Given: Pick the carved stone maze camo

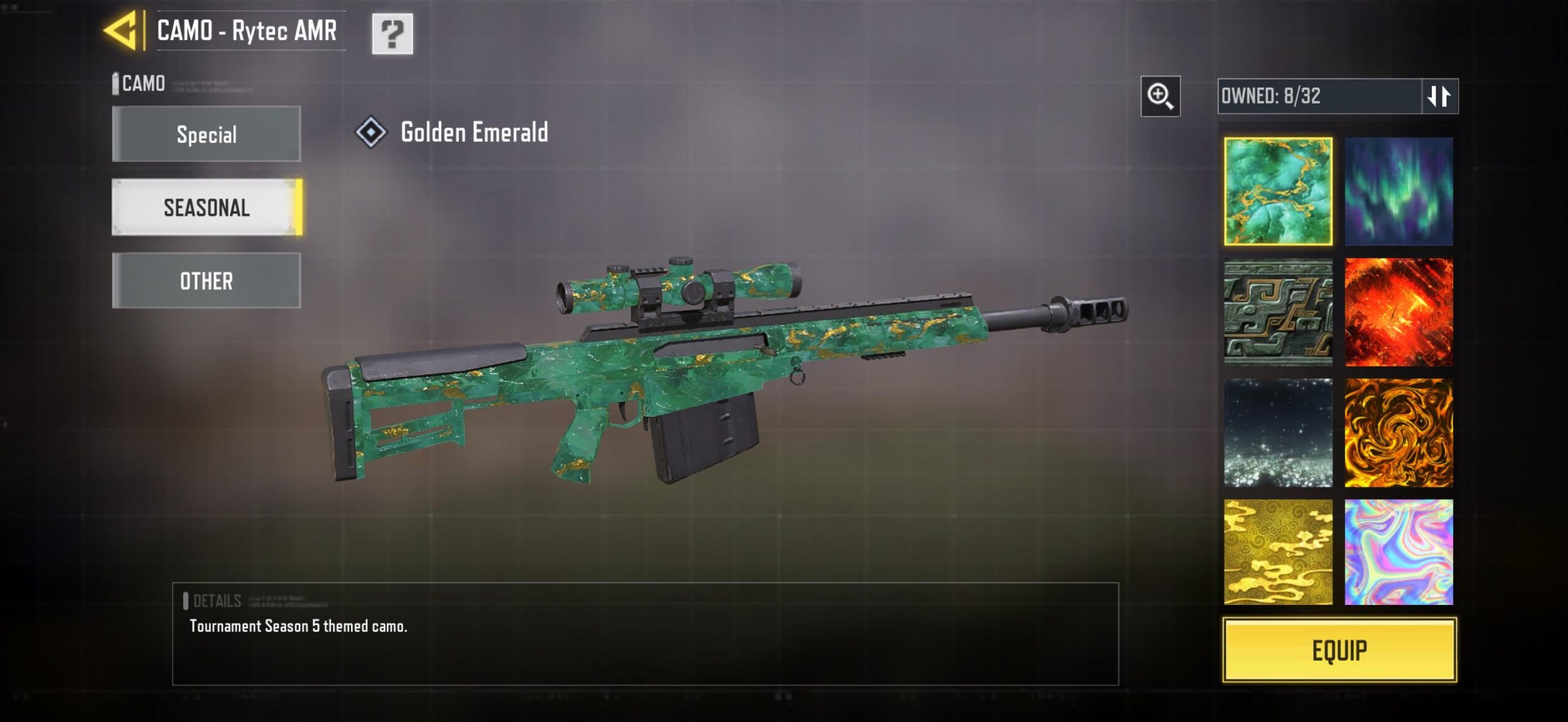Looking at the screenshot, I should point(1278,312).
